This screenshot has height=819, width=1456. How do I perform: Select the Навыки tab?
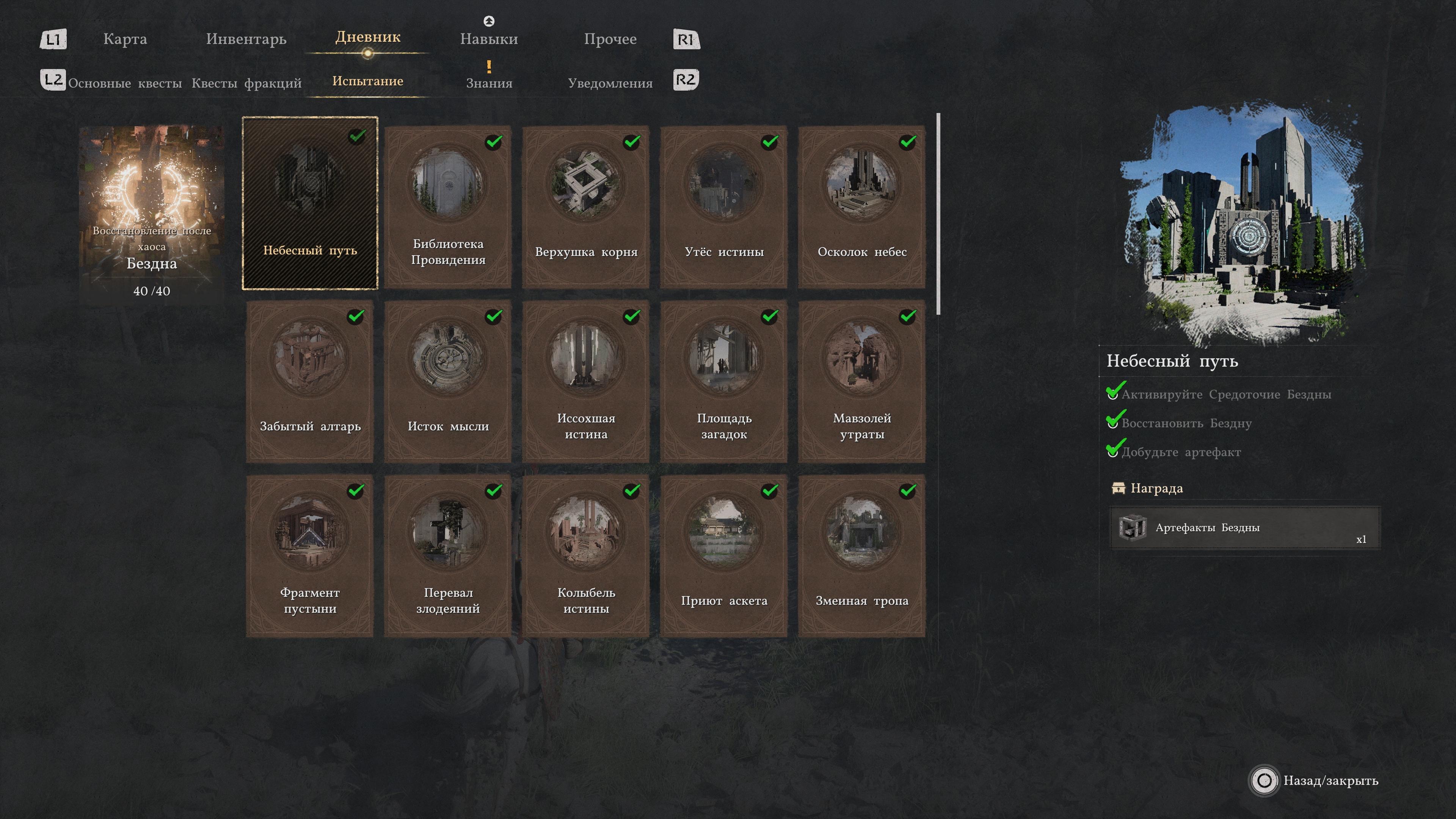(x=489, y=39)
